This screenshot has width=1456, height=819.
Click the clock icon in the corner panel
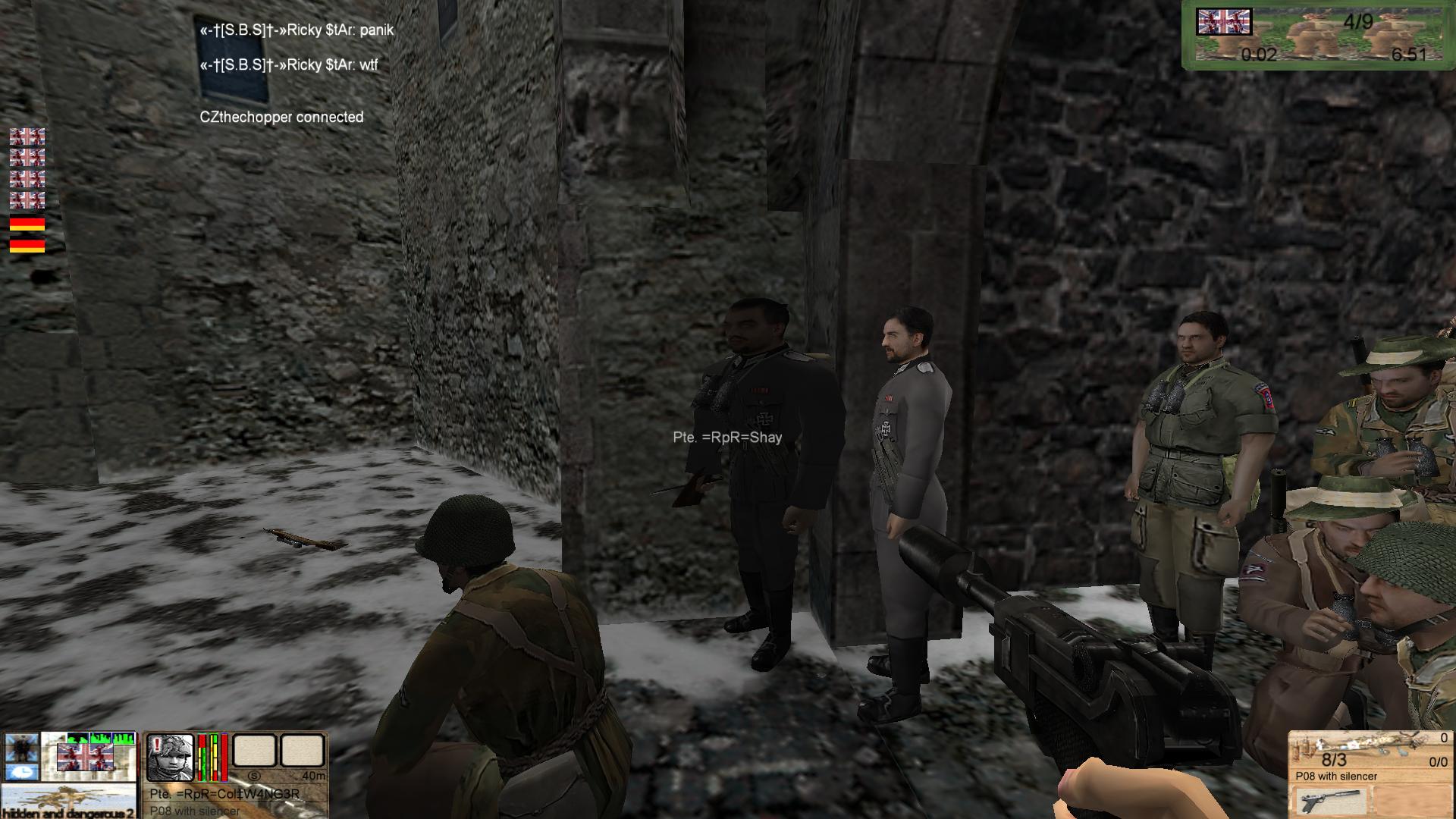coord(20,772)
